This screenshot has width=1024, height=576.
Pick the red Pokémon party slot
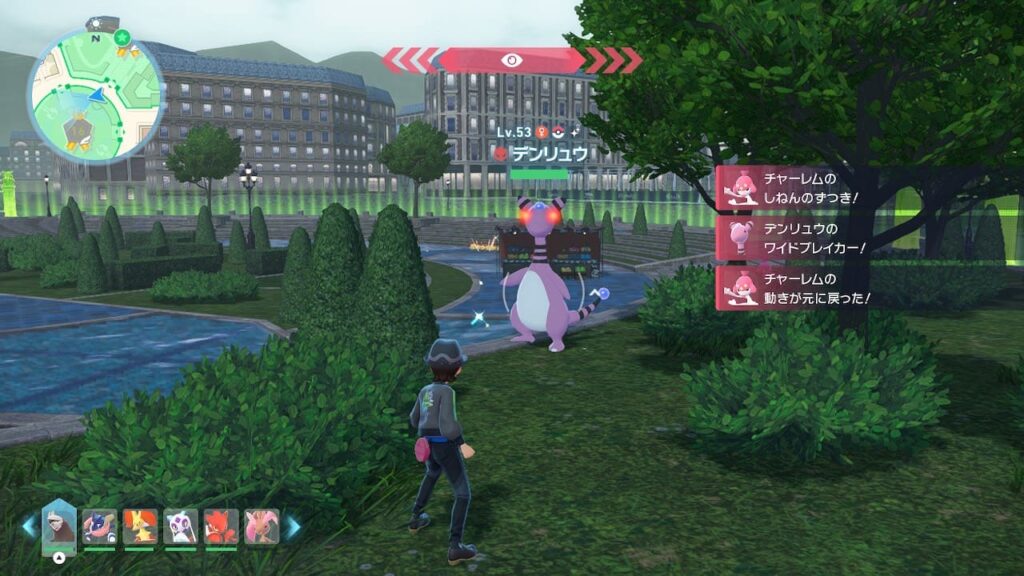tap(221, 526)
